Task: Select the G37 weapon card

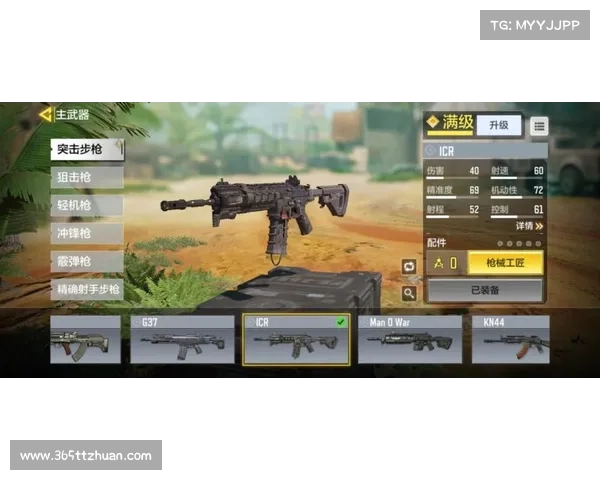Action: point(182,339)
